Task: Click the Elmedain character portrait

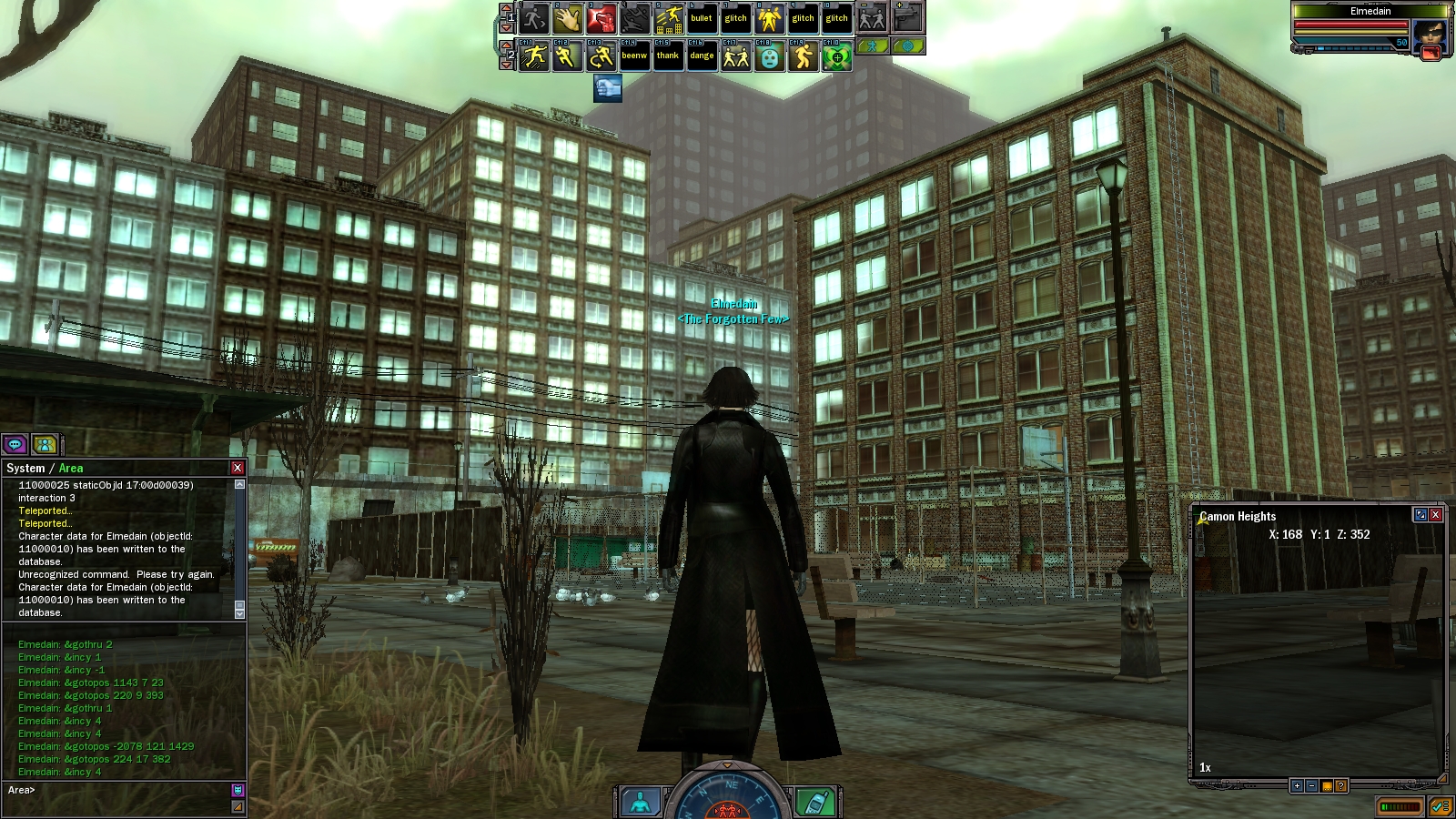Action: pyautogui.click(x=1429, y=36)
